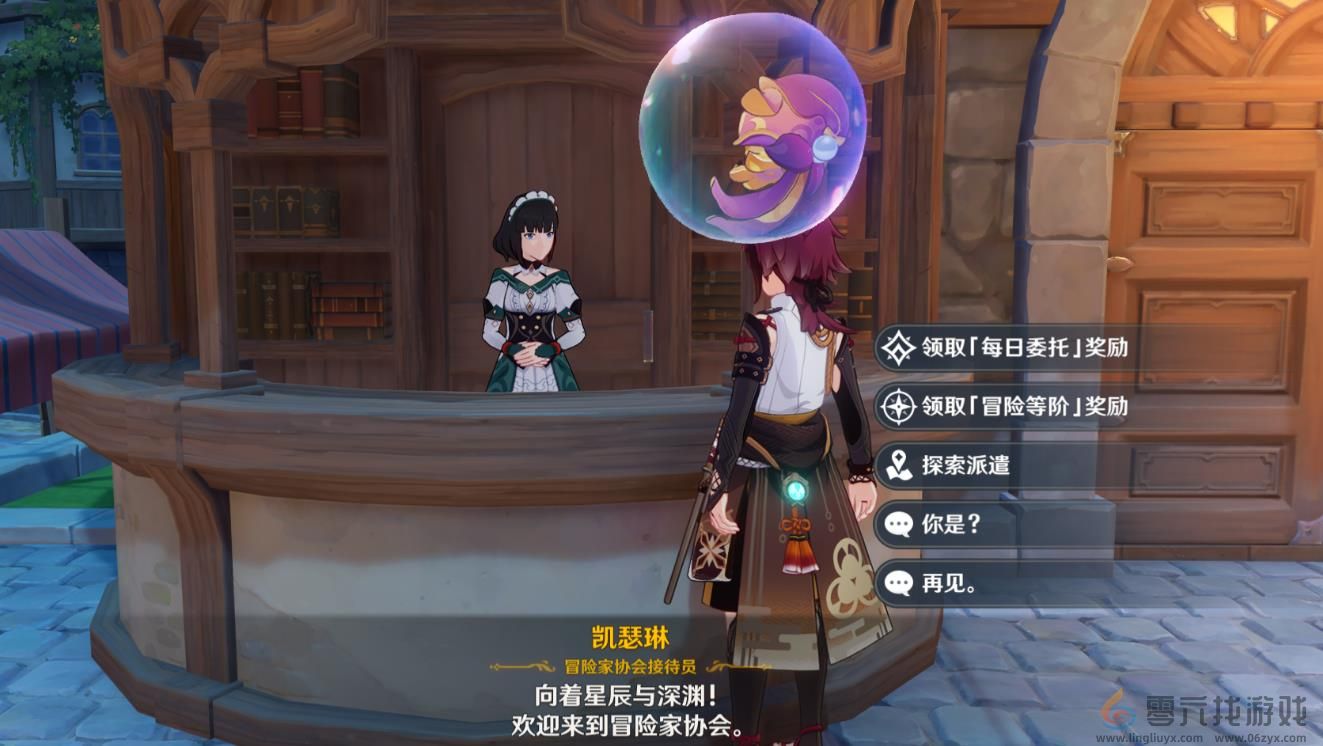Choose 再见。 to end the conversation
Viewport: 1323px width, 746px height.
pyautogui.click(x=951, y=582)
